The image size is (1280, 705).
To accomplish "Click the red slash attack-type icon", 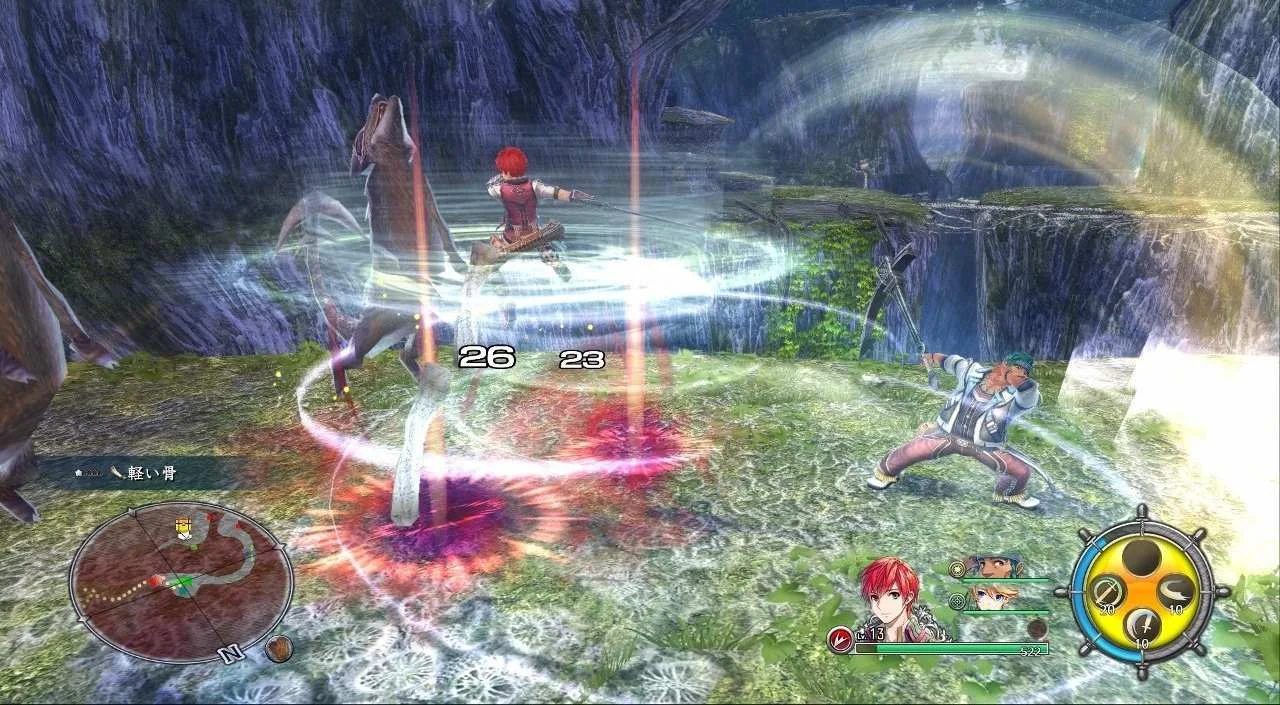I will 840,640.
